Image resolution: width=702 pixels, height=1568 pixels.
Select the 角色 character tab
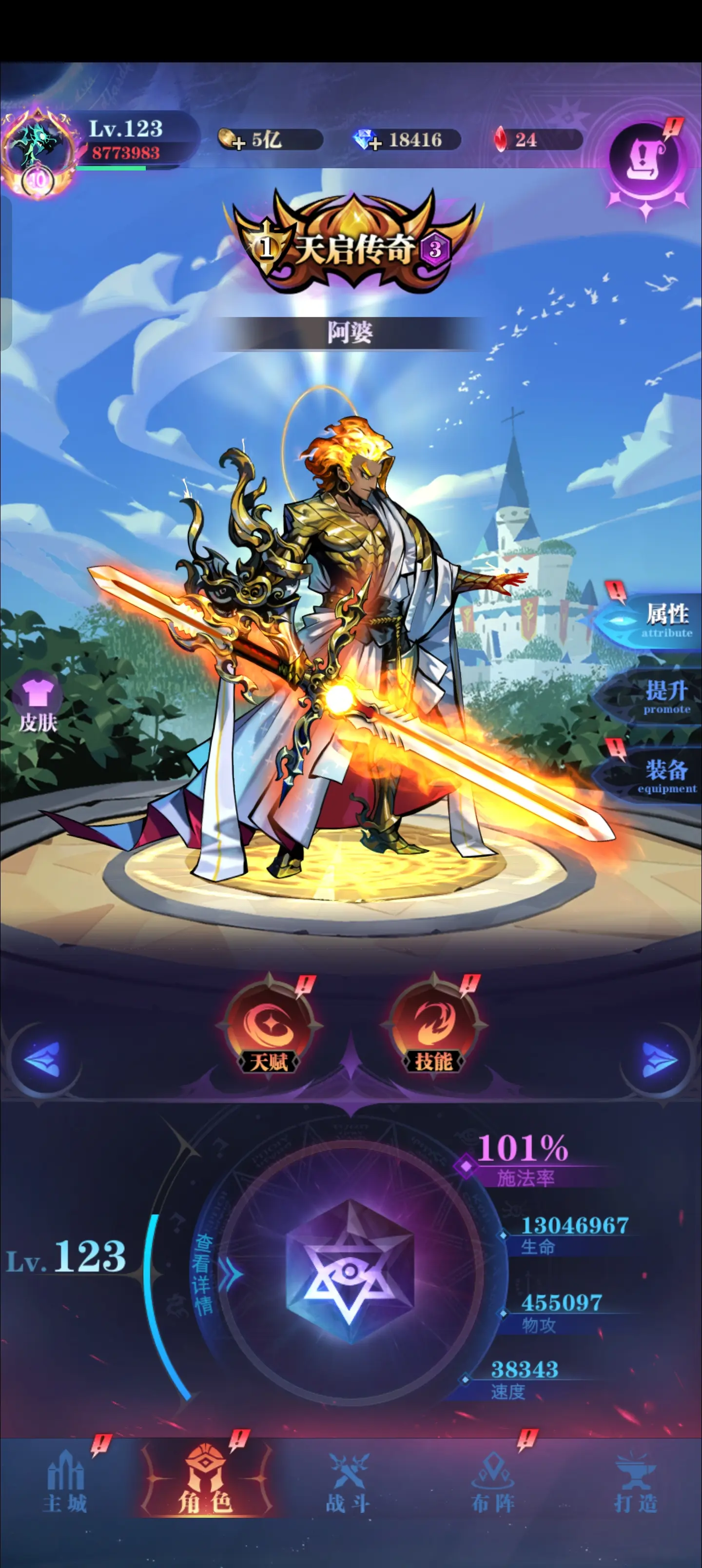pyautogui.click(x=206, y=1485)
